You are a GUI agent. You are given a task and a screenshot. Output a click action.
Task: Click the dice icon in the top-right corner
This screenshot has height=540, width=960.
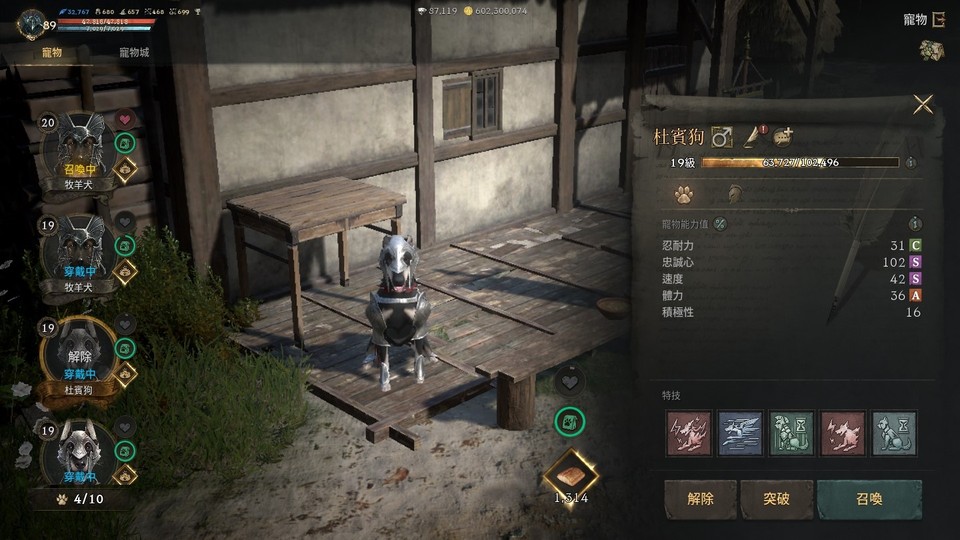click(932, 51)
